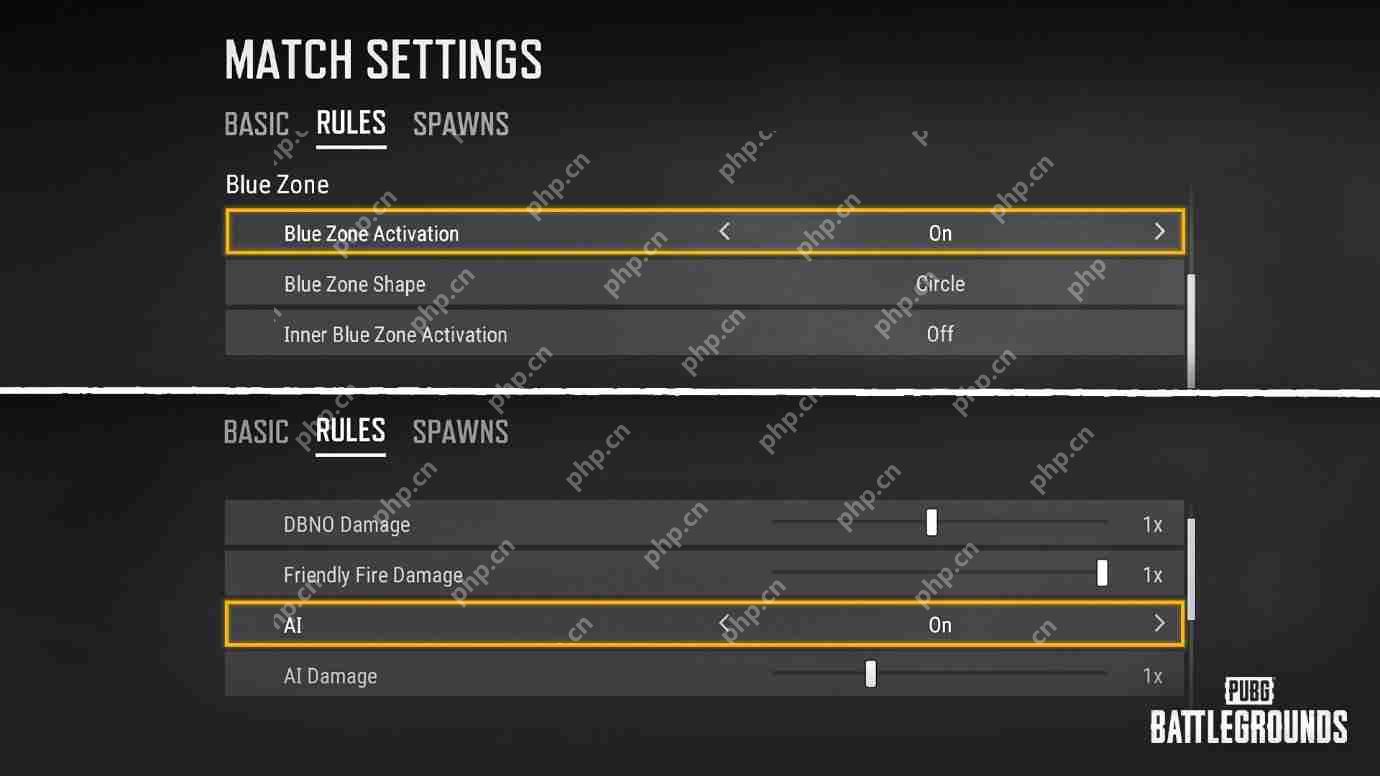Click the left arrow beside the AI setting
This screenshot has width=1380, height=776.
(722, 623)
